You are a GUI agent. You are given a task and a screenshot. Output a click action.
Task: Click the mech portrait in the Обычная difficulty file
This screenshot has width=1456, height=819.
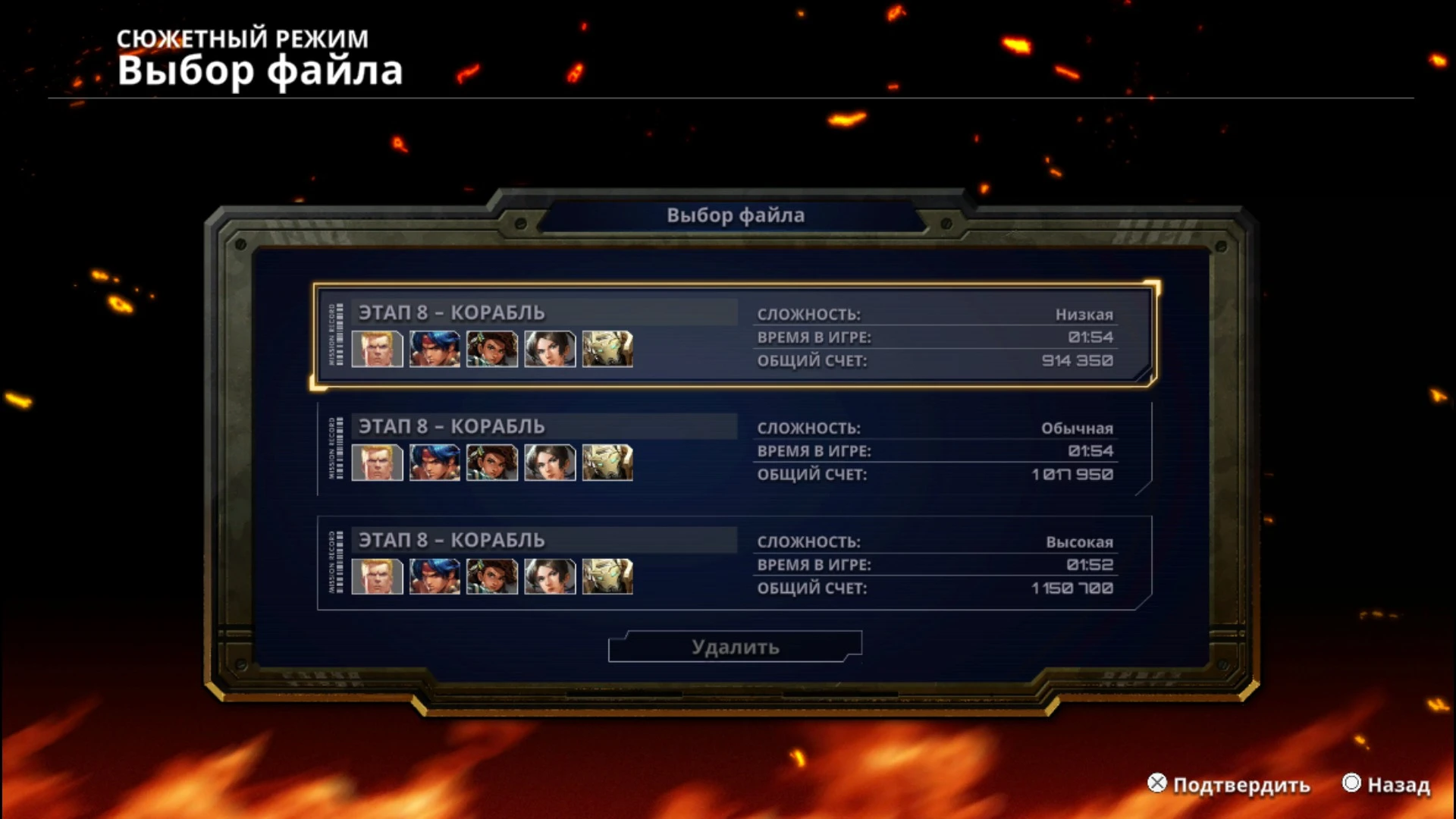click(607, 463)
